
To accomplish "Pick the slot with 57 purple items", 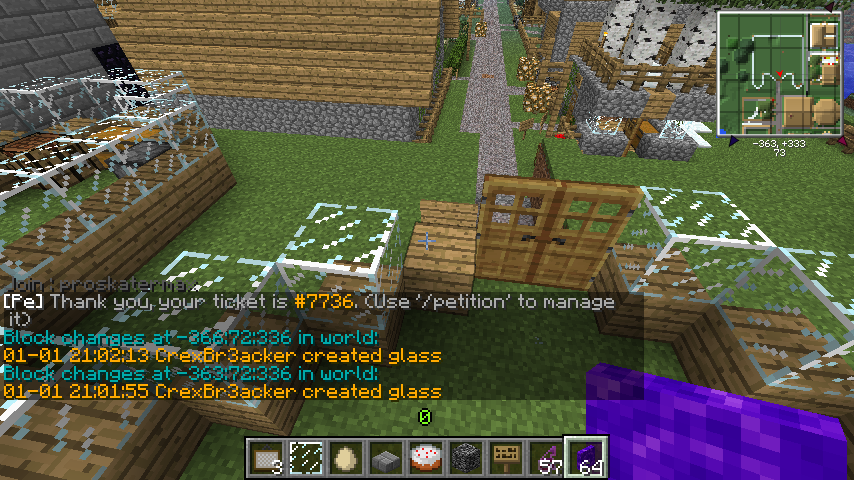I will tap(546, 459).
